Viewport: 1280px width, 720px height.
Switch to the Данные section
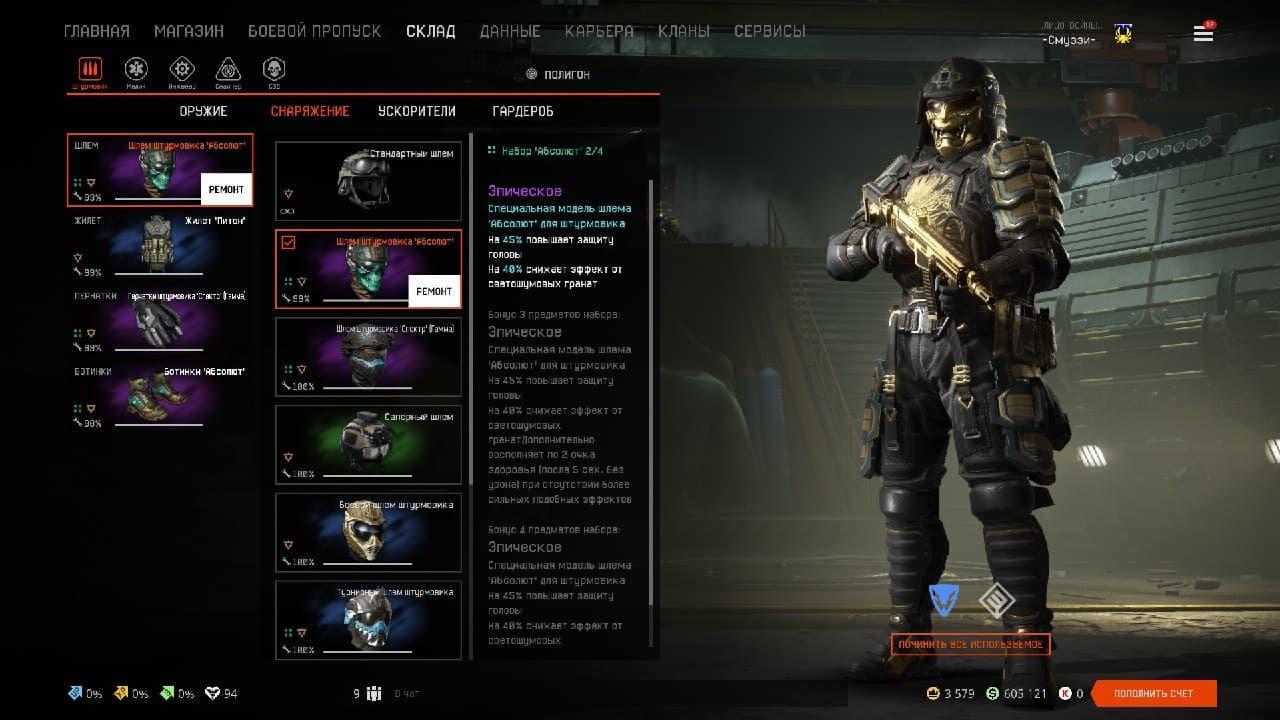pos(510,31)
